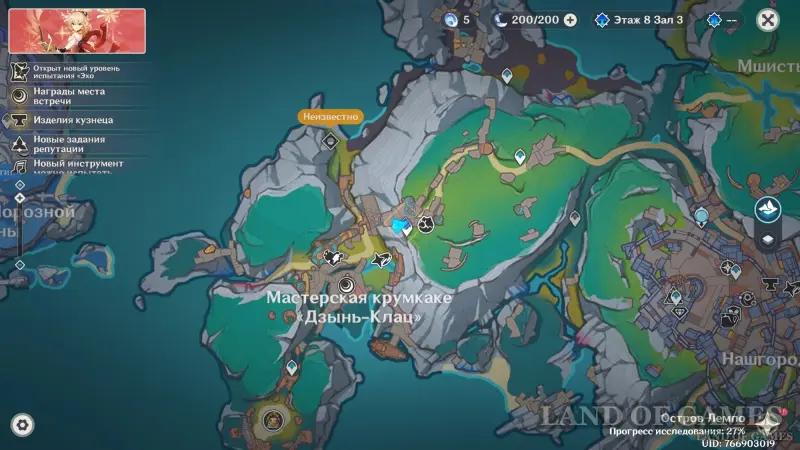
Task: Click the round swirl marker above 'Мастерская крумкаке'
Action: pos(347,283)
